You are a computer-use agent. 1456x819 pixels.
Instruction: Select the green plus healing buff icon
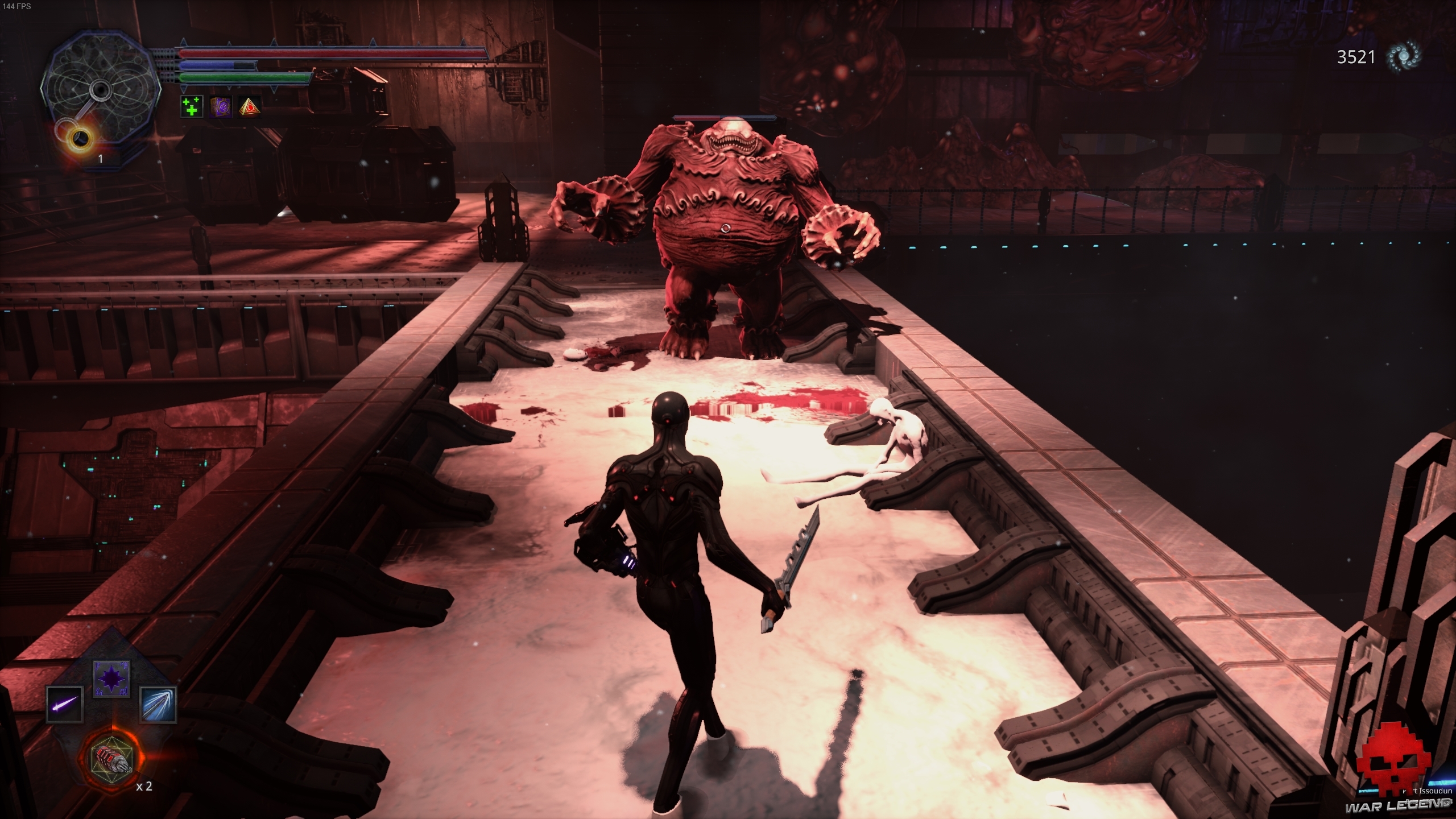pos(192,106)
